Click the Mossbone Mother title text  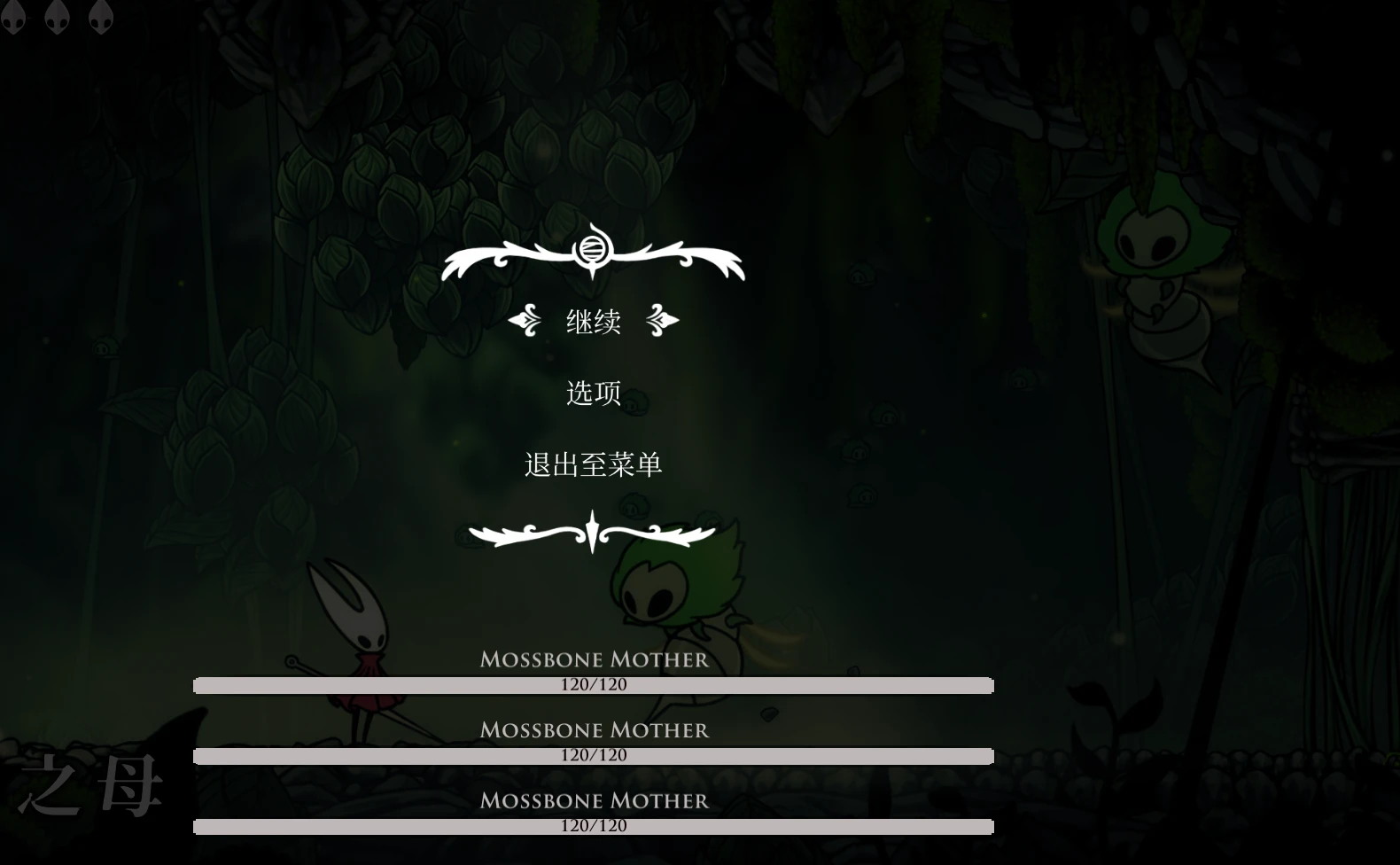(x=594, y=659)
